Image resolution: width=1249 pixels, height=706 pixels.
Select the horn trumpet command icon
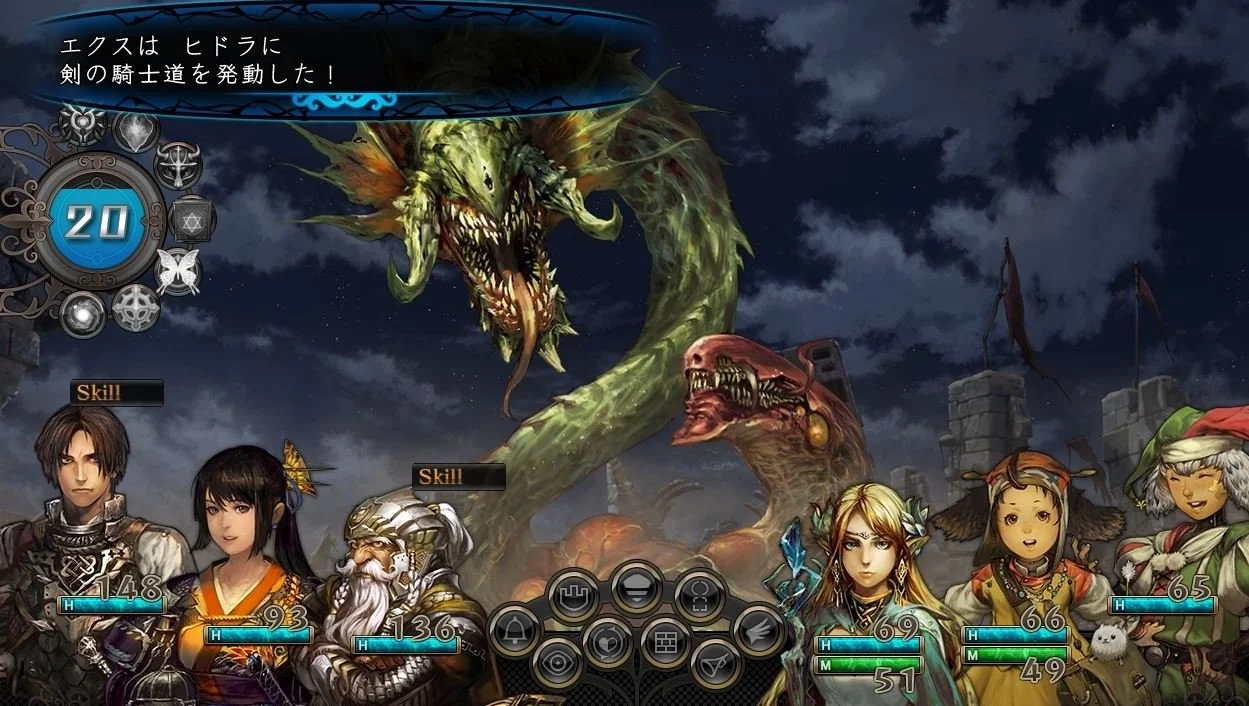coord(715,663)
